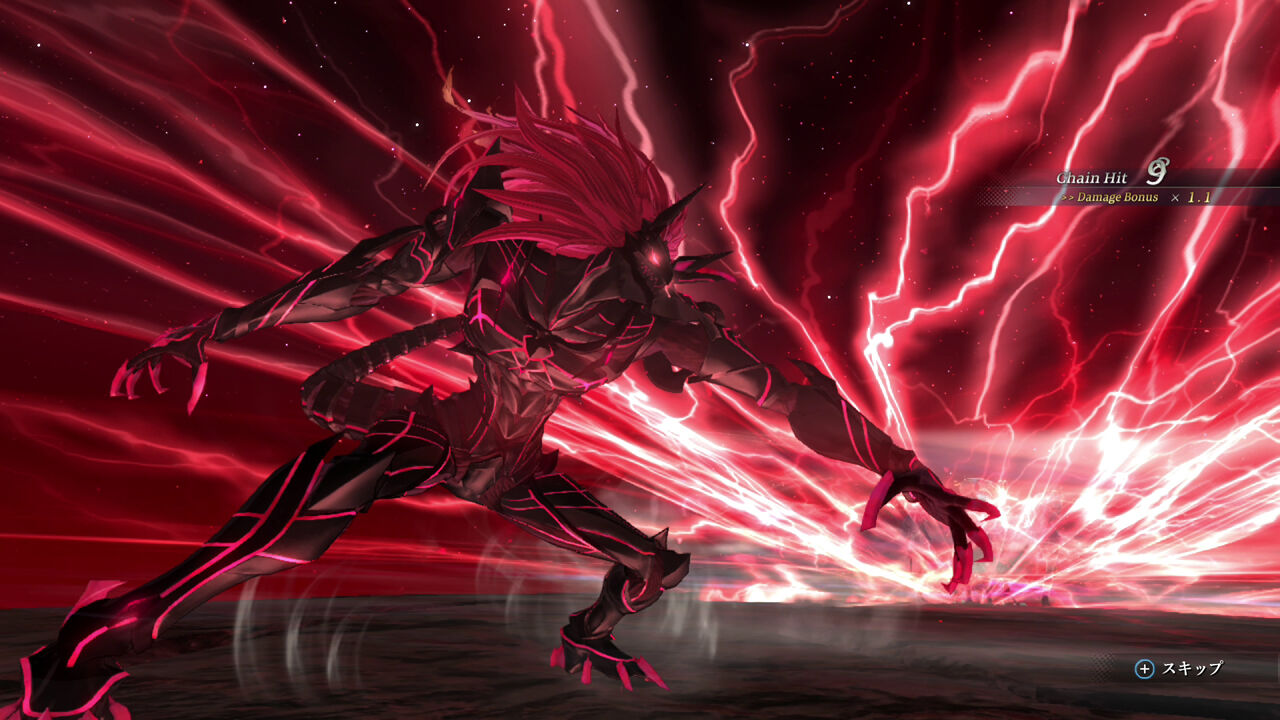This screenshot has width=1280, height=720.
Task: Click the demon character's glowing red eye
Action: click(652, 257)
